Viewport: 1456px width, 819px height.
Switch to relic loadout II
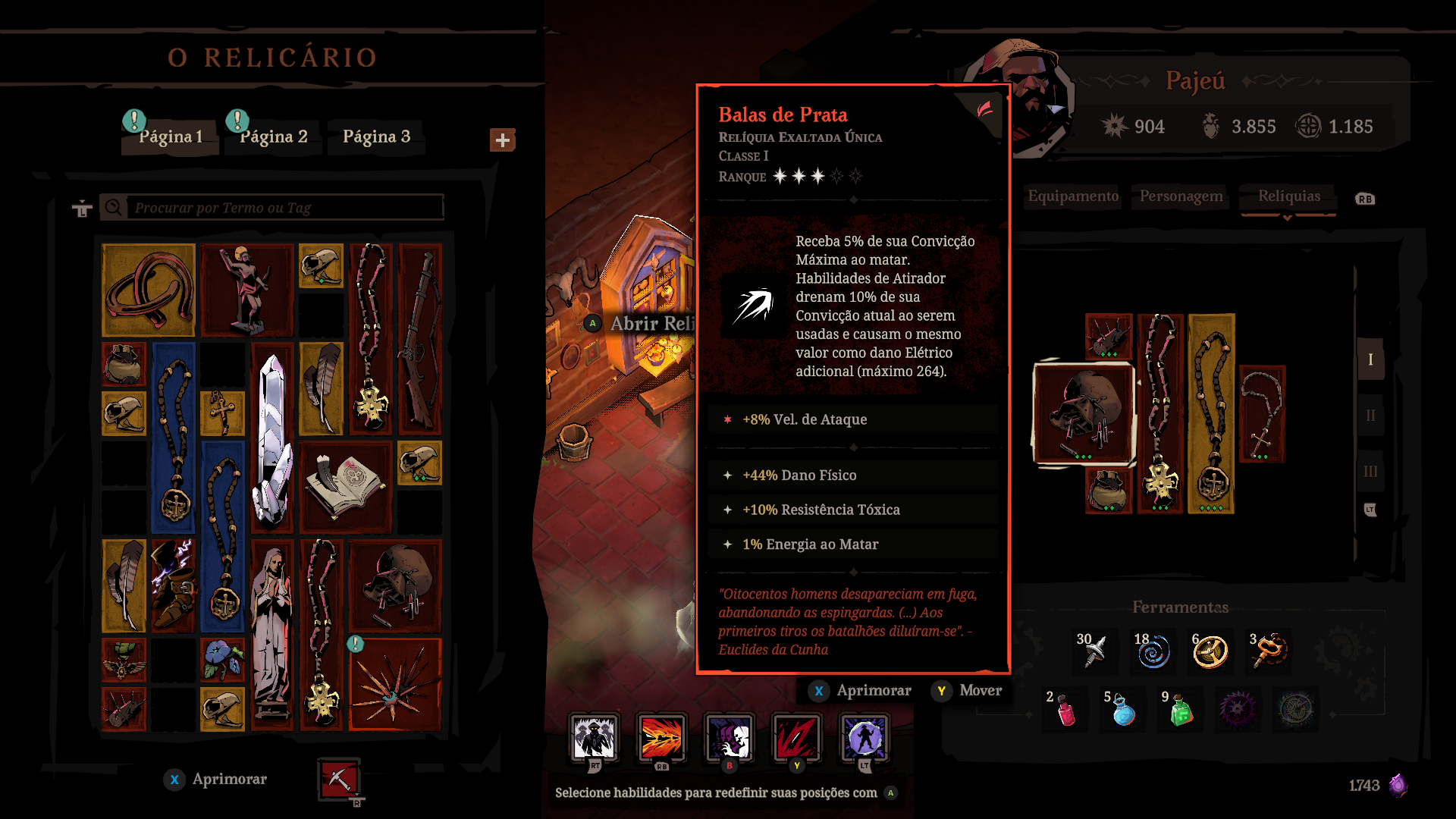(1370, 416)
